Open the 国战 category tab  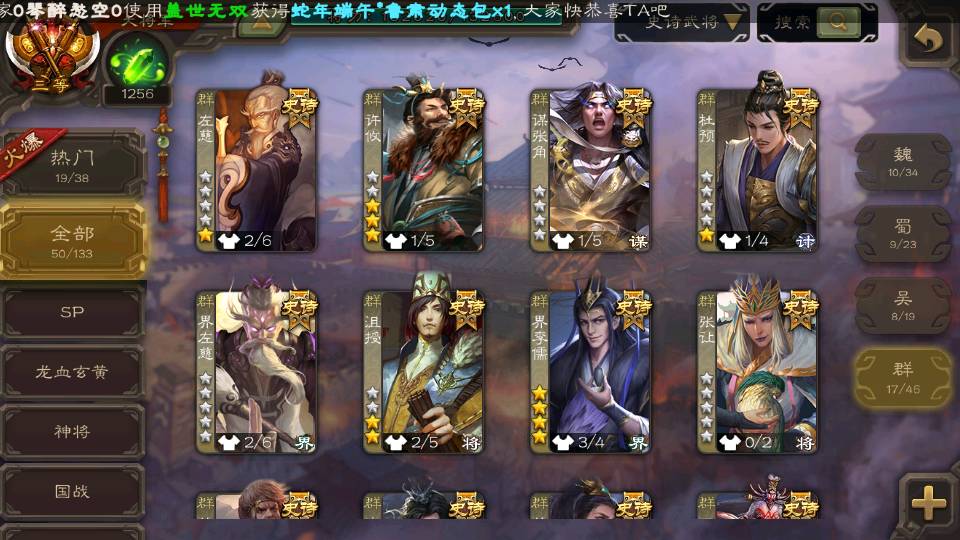click(x=72, y=492)
